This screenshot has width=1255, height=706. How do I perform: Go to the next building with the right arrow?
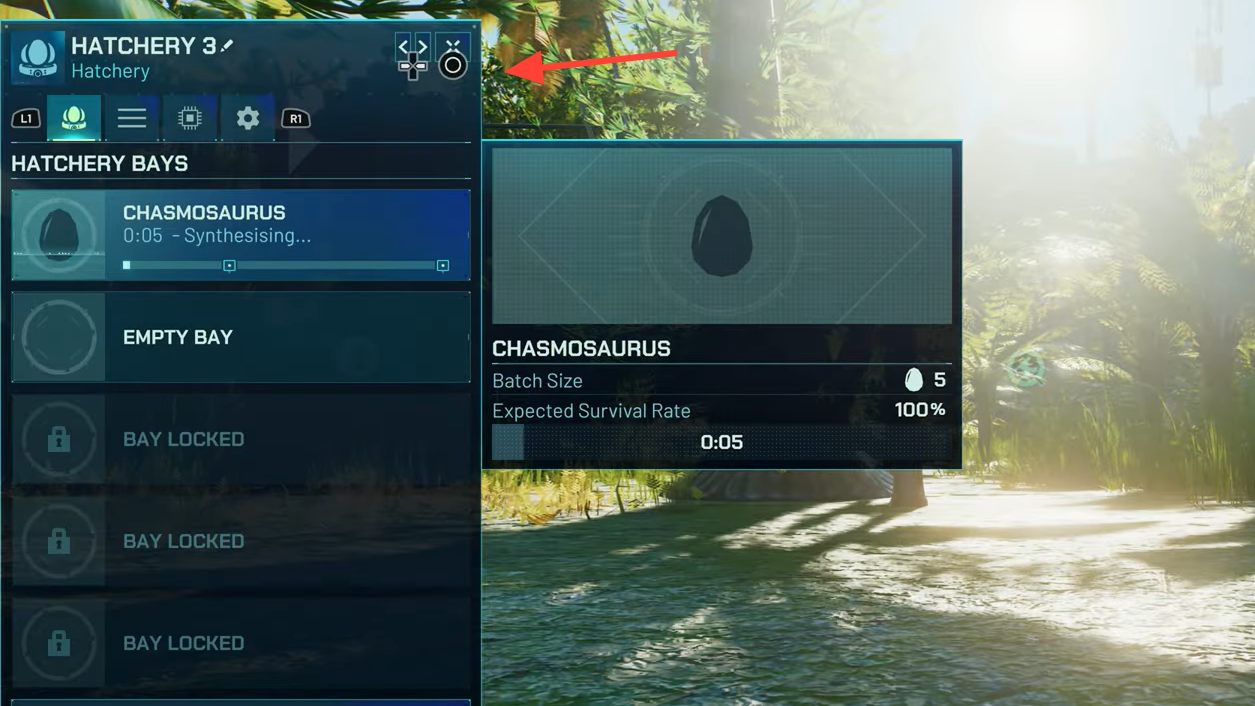[x=422, y=46]
